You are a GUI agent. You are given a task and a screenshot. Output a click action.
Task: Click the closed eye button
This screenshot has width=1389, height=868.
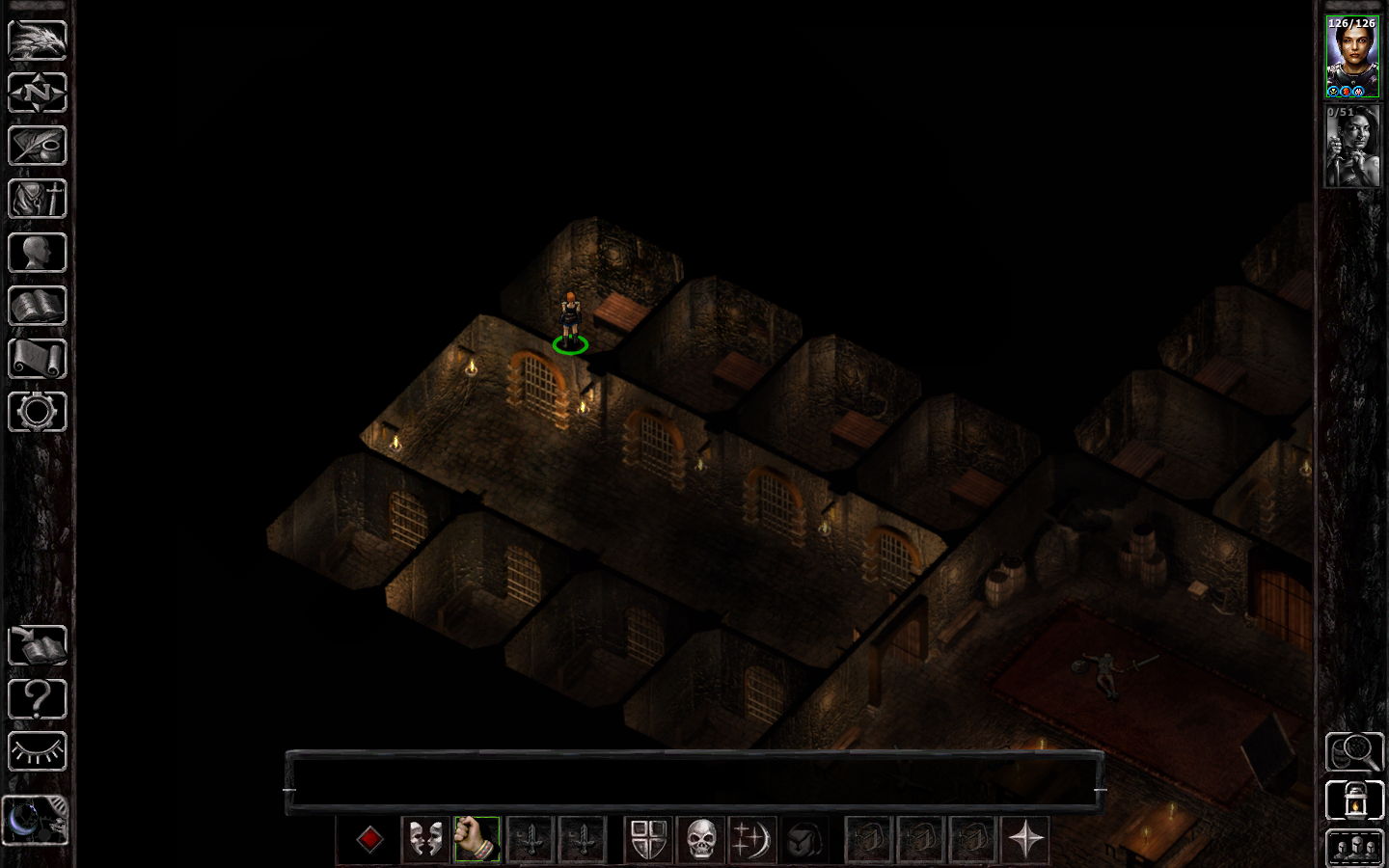click(x=37, y=751)
